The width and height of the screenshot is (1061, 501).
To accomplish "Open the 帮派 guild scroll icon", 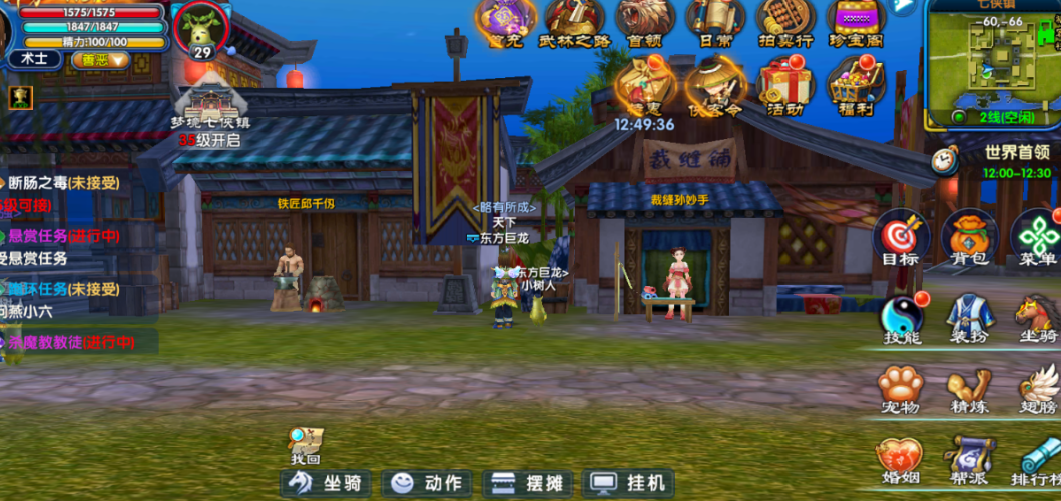I will 969,458.
